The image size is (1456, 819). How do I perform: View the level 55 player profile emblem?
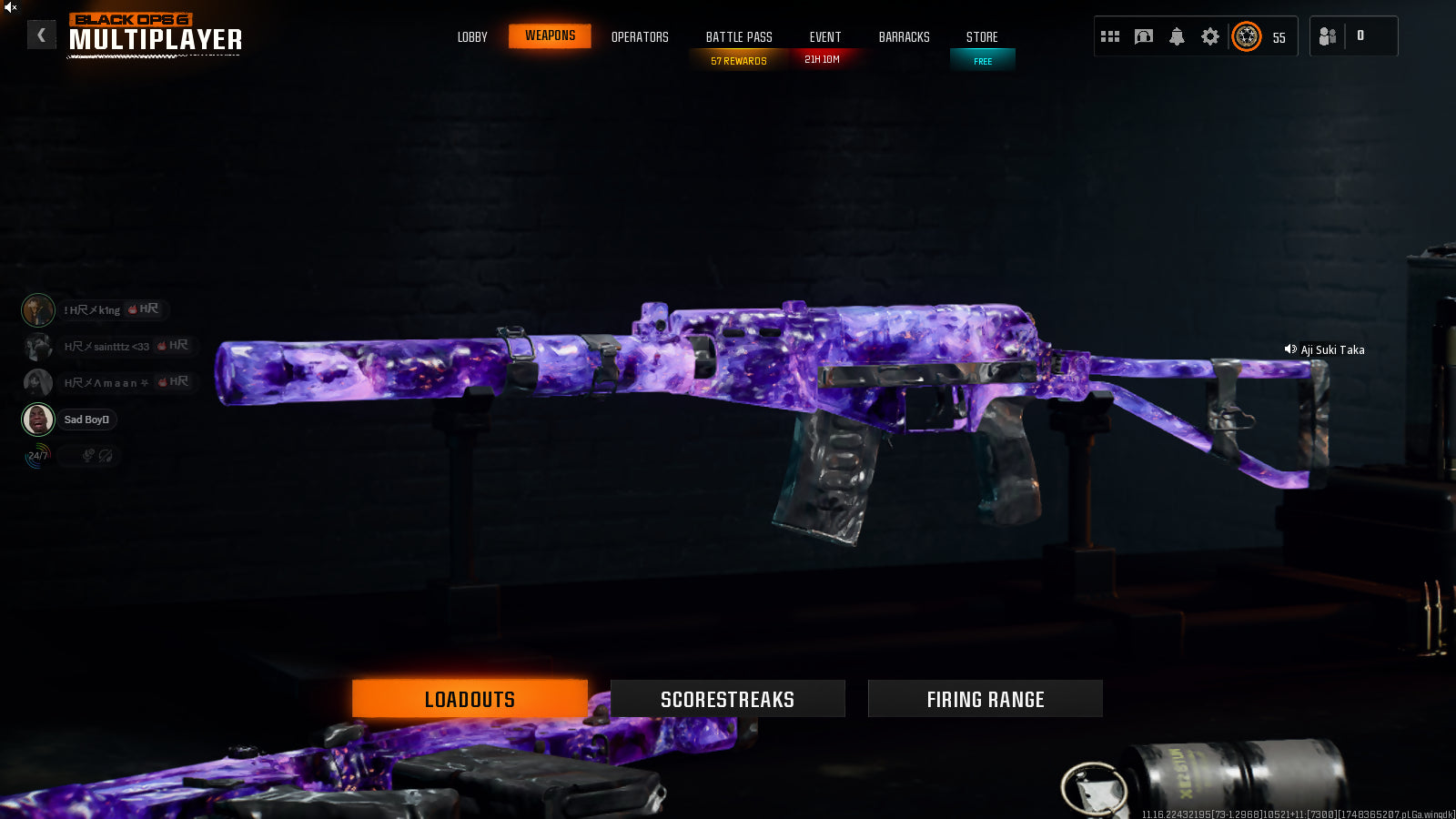click(1247, 36)
